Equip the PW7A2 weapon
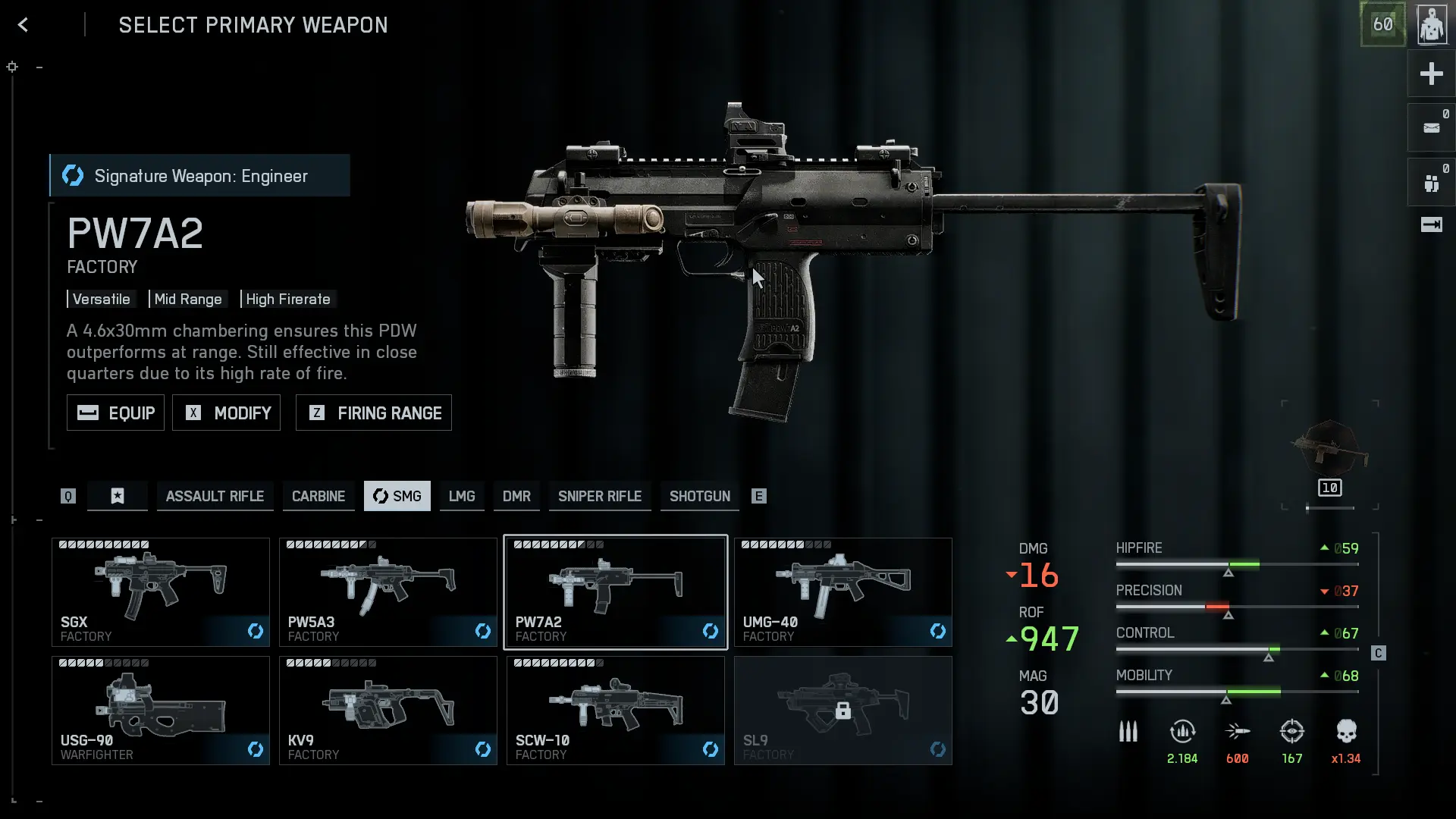Image resolution: width=1456 pixels, height=819 pixels. [x=115, y=413]
